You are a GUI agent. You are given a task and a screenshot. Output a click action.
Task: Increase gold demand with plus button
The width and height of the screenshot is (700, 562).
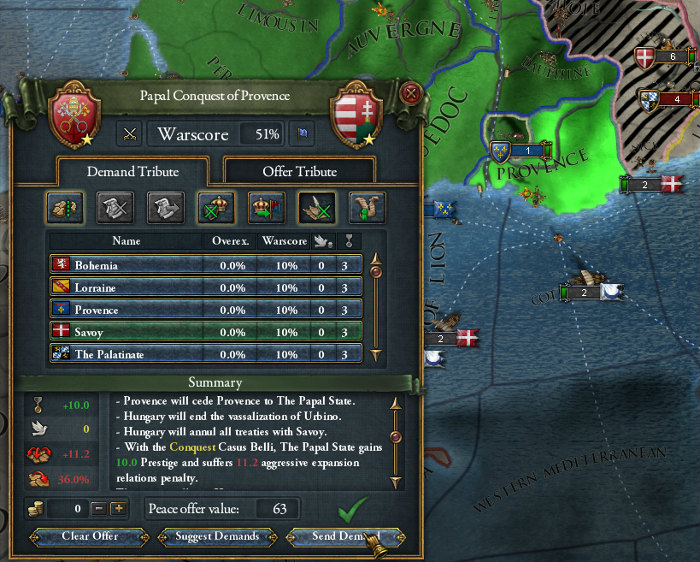(x=118, y=509)
